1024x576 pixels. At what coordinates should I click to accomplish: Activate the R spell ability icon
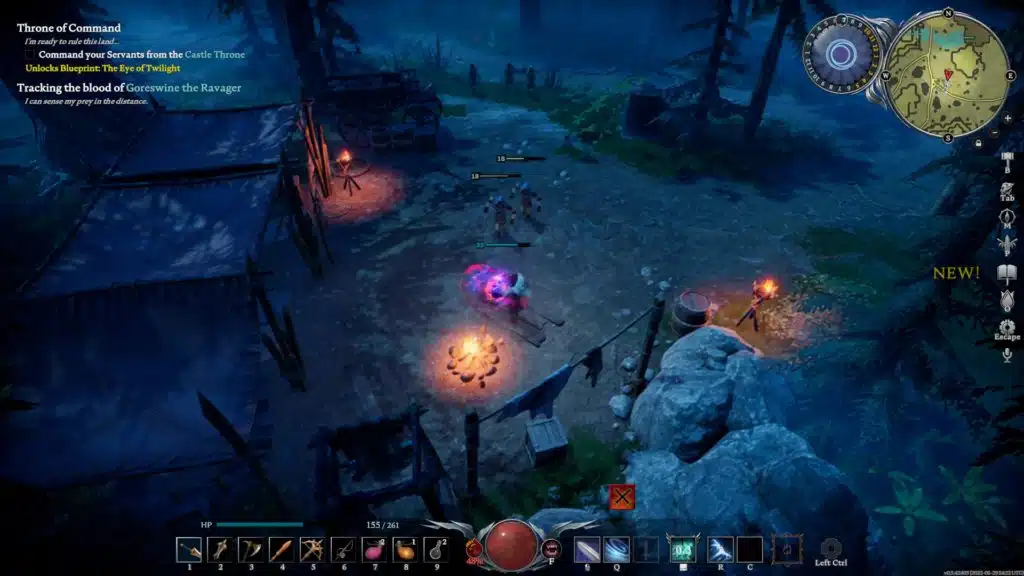720,549
